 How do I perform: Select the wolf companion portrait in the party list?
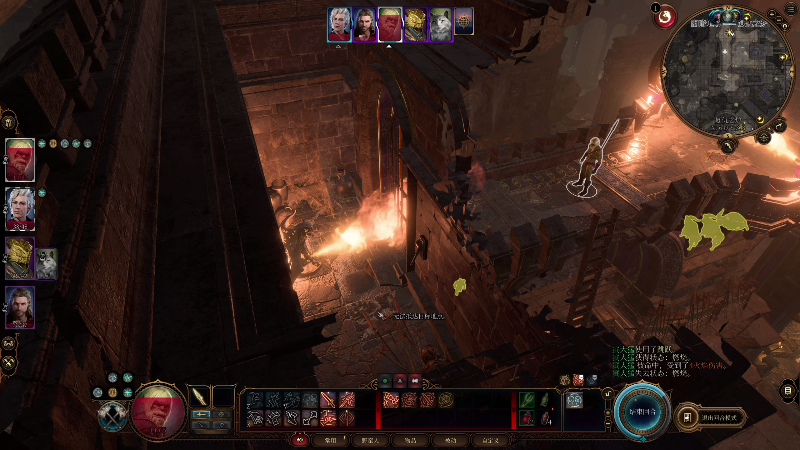tap(47, 262)
